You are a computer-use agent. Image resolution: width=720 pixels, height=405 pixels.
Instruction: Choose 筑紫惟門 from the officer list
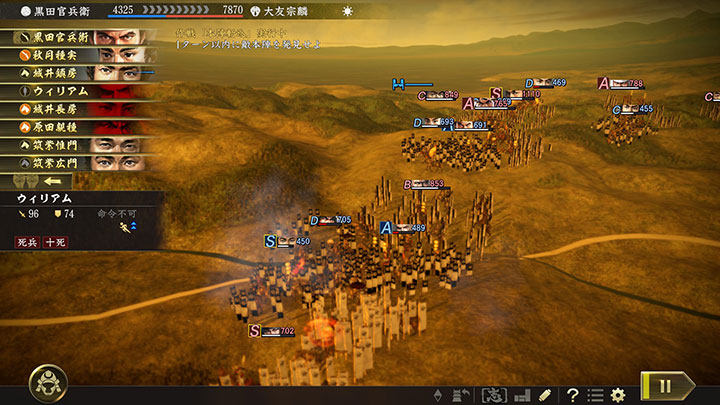80,145
